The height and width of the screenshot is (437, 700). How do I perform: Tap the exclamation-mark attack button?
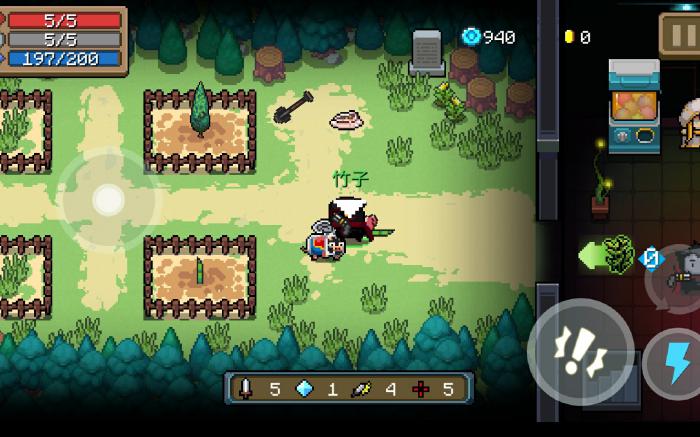click(x=580, y=351)
